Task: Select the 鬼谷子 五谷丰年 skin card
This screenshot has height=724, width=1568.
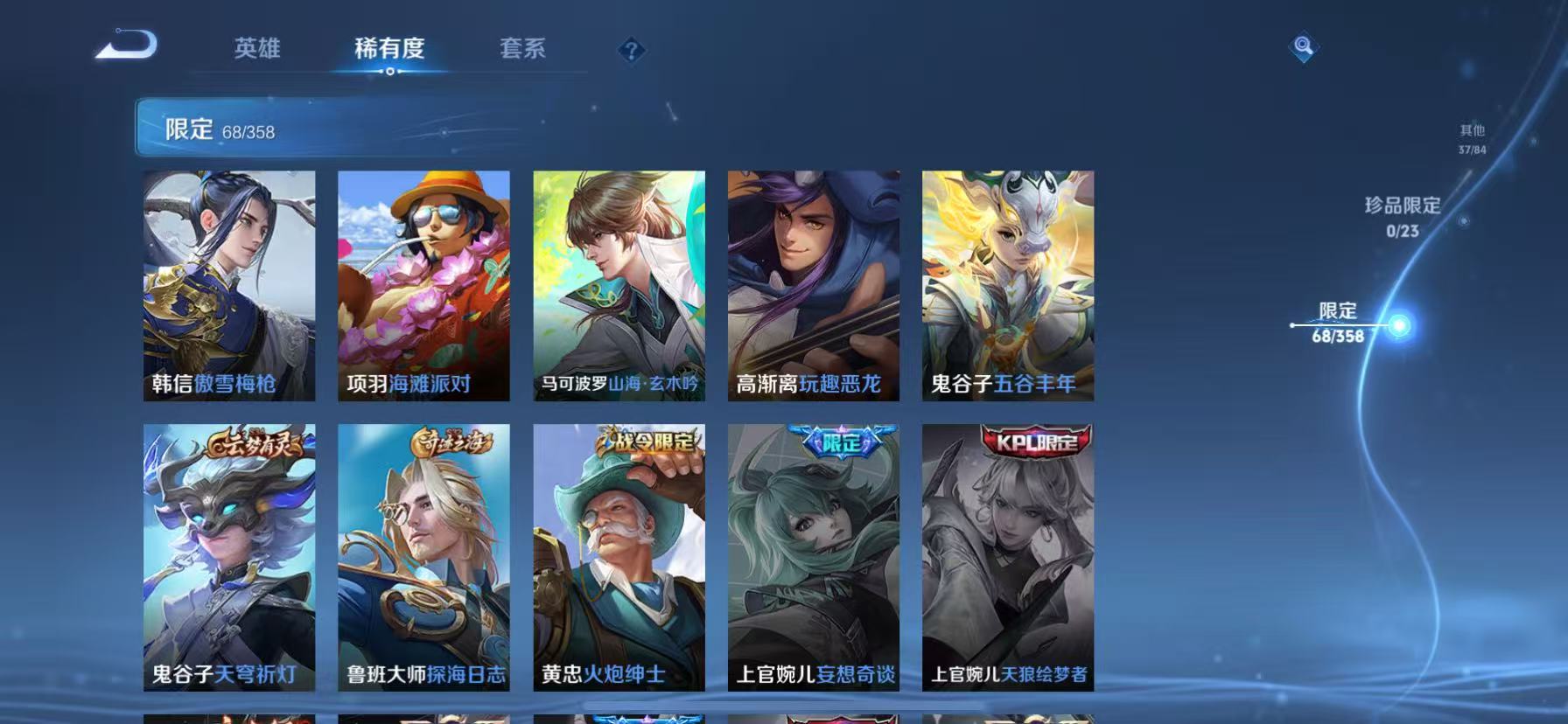Action: click(1007, 289)
